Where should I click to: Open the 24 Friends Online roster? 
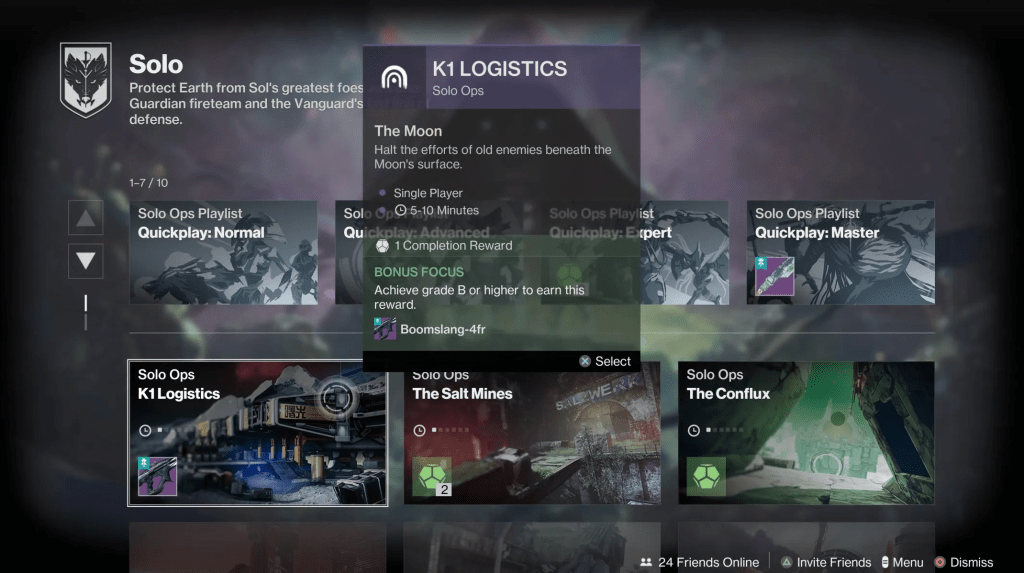[699, 562]
